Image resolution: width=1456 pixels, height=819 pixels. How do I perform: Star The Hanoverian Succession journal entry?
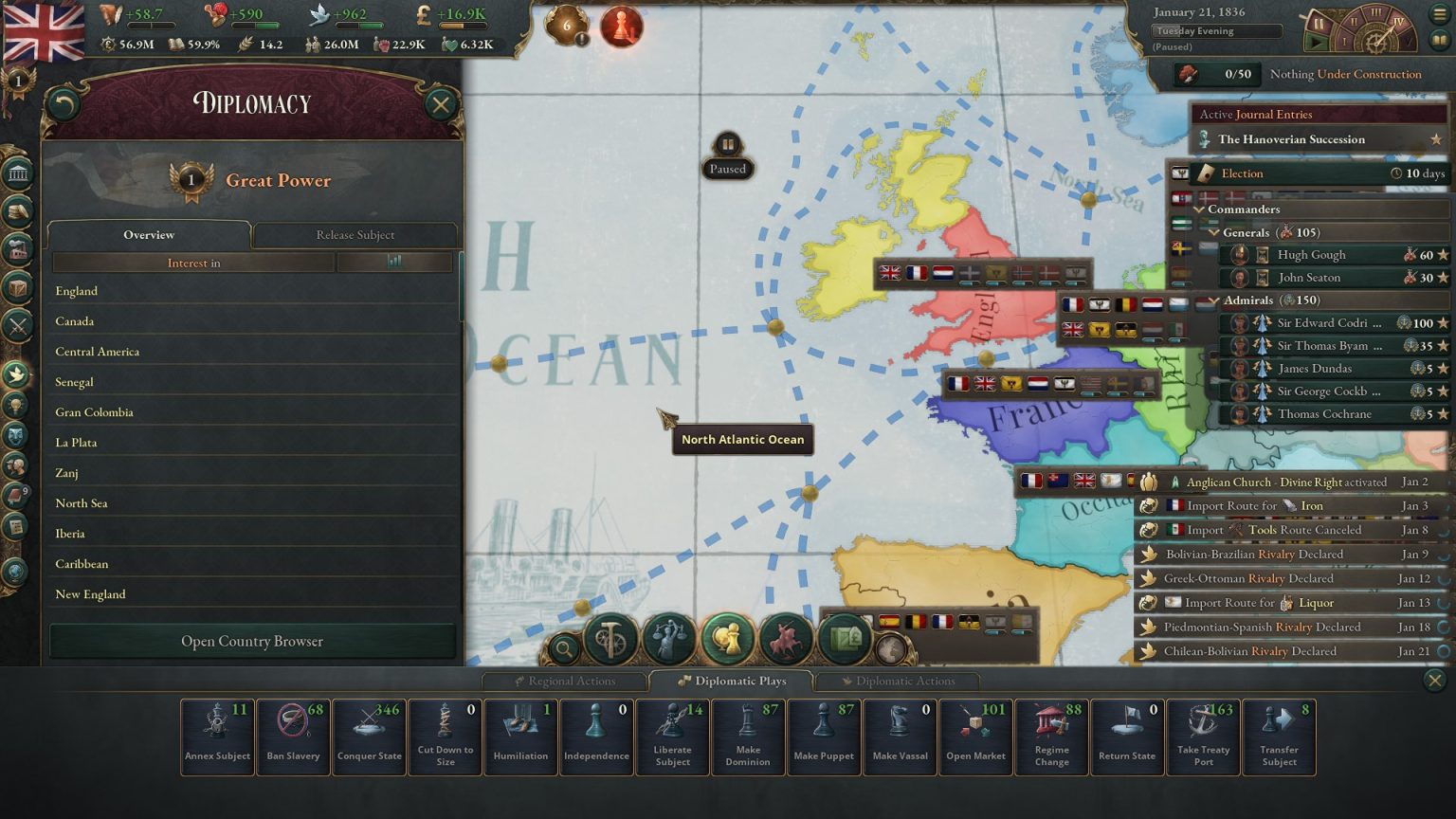point(1434,138)
